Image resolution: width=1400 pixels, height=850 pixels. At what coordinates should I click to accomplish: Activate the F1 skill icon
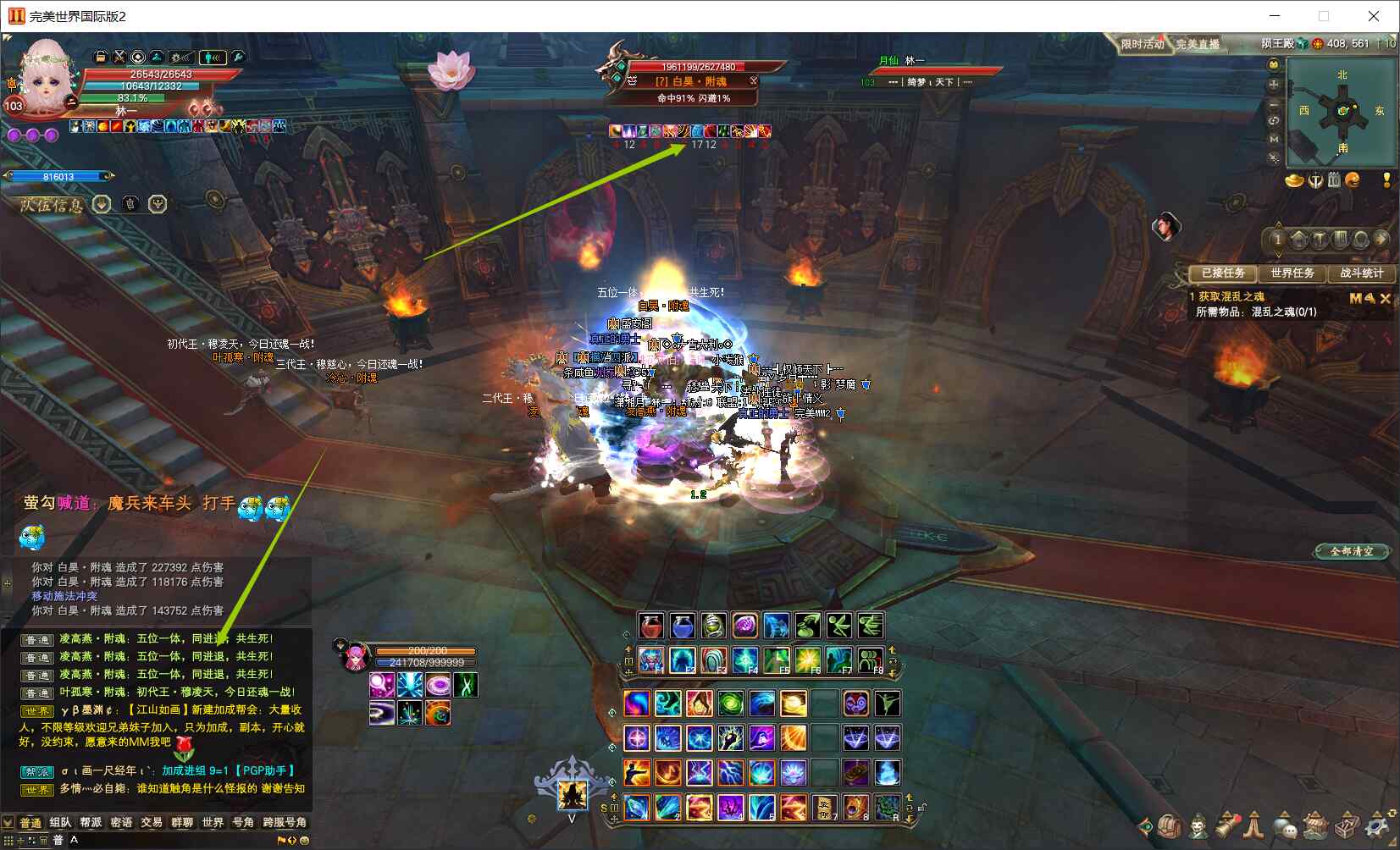coord(651,660)
